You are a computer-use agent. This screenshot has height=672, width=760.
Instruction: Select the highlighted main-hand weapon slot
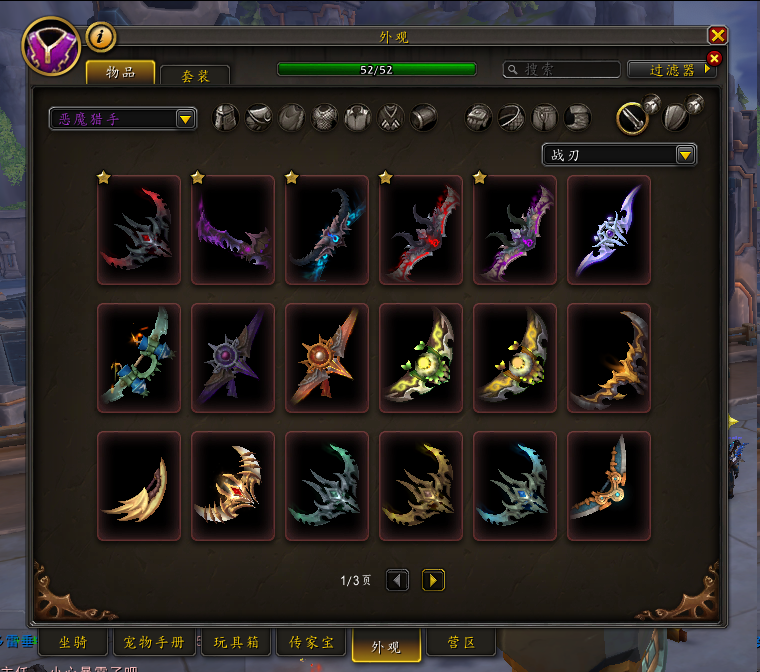pos(631,118)
